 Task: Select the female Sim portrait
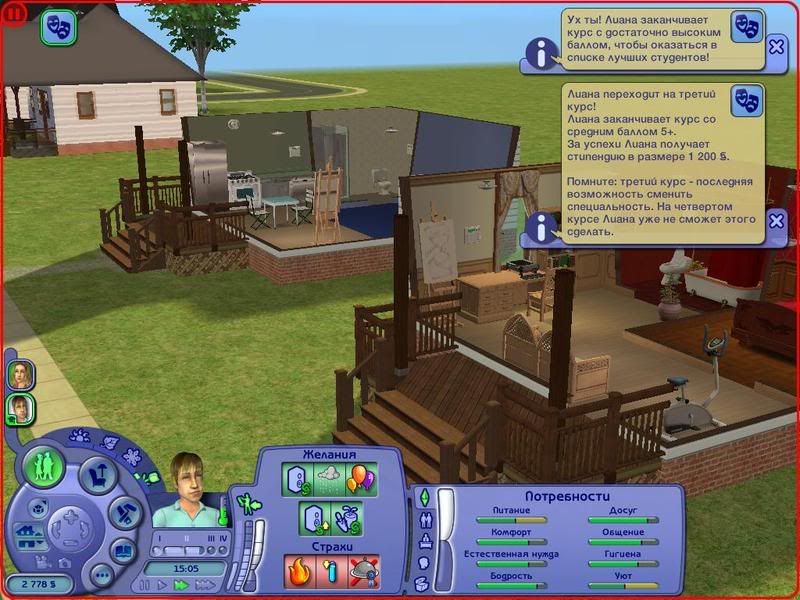point(20,375)
